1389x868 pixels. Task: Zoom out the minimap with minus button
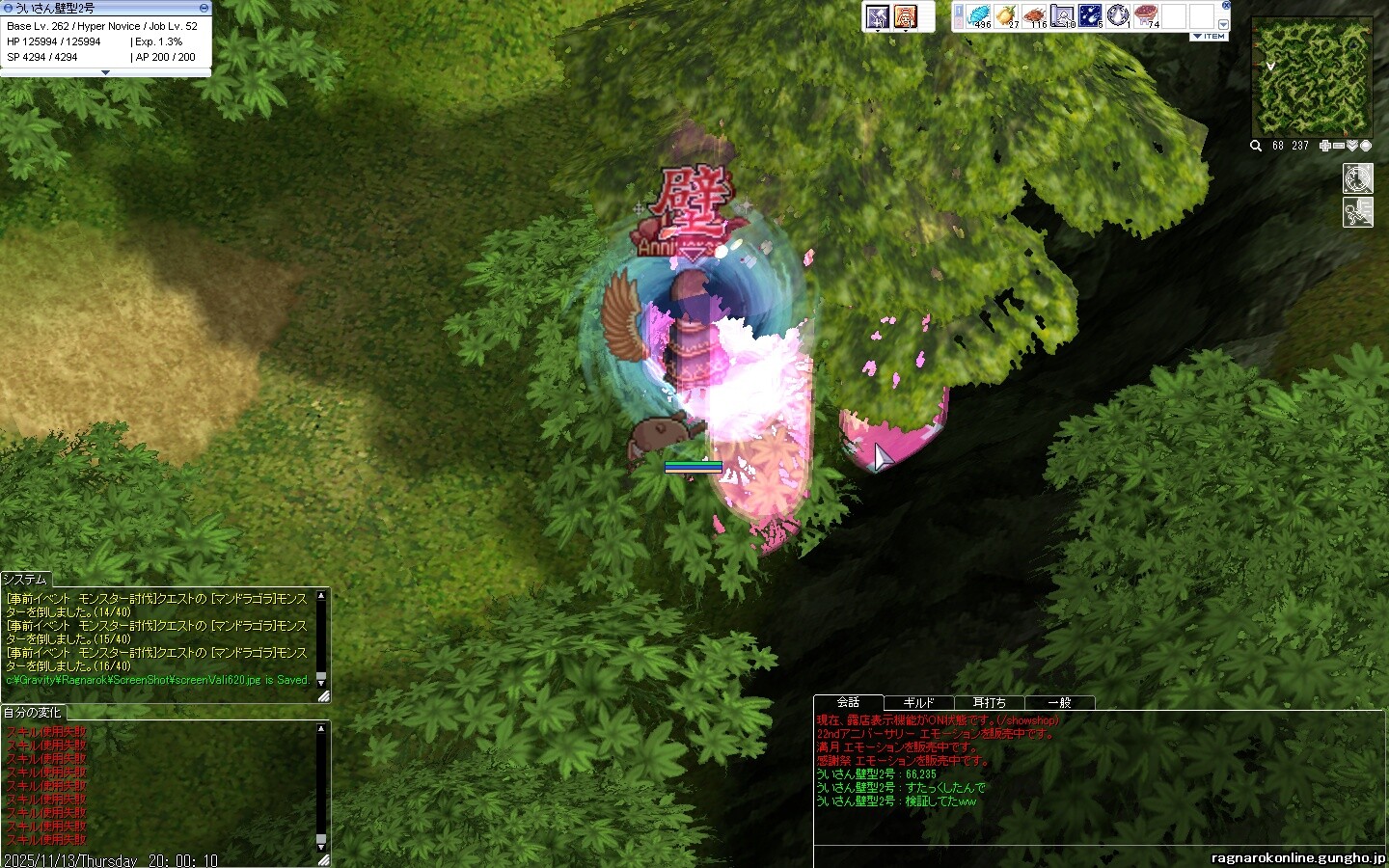point(1339,146)
